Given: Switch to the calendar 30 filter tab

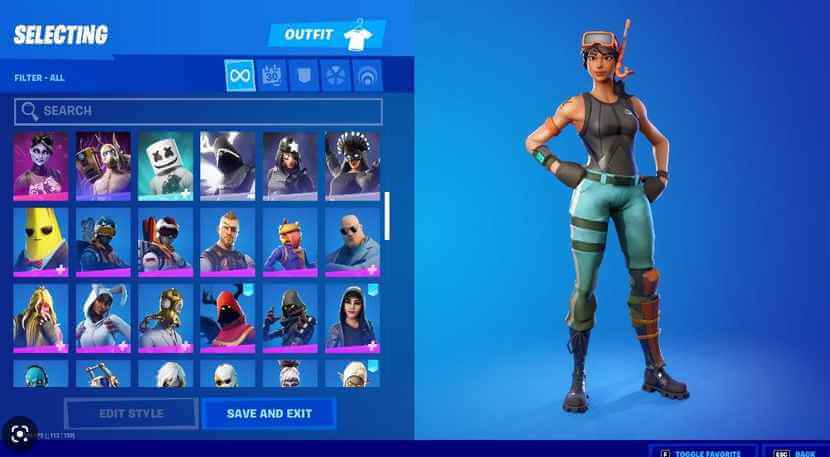Looking at the screenshot, I should tap(272, 76).
